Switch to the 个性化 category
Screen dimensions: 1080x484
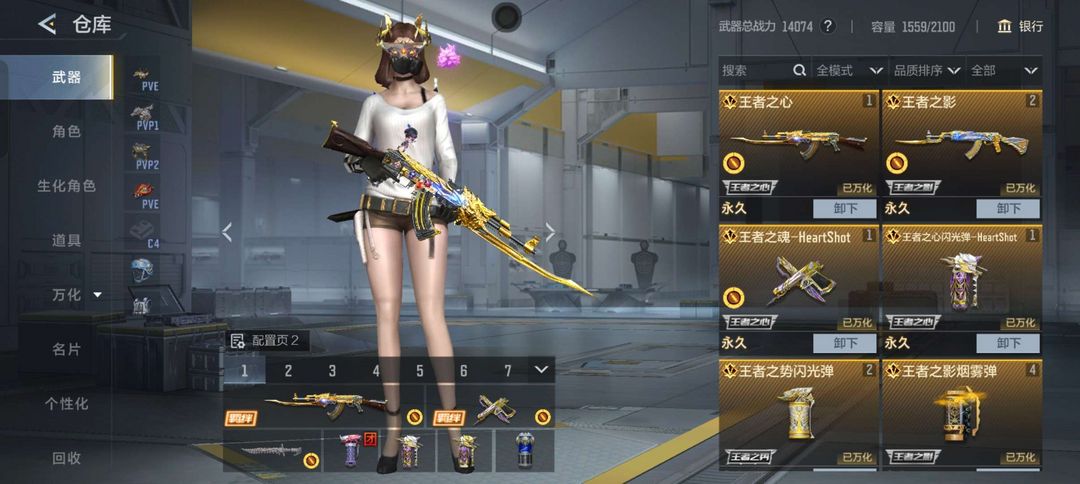point(66,404)
